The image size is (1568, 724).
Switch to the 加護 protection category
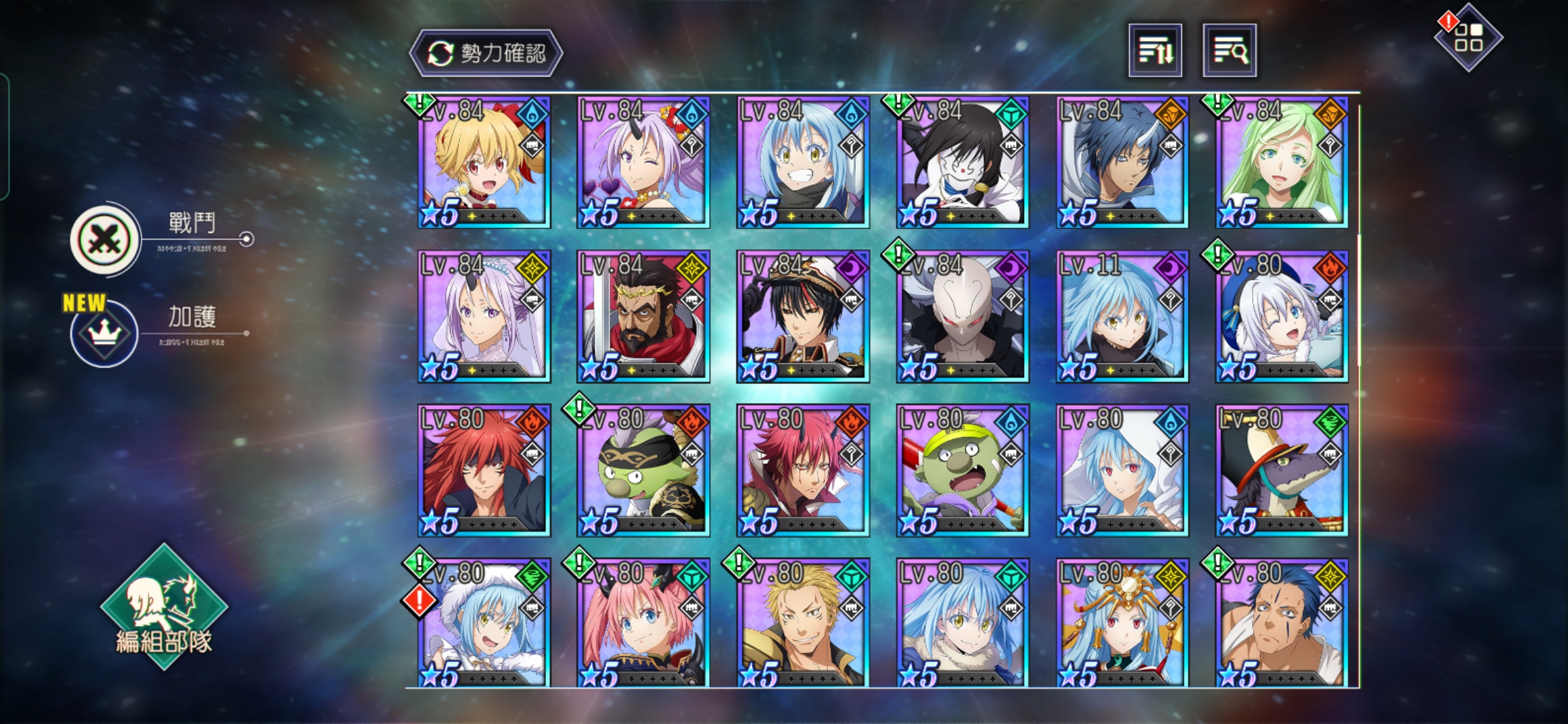pyautogui.click(x=105, y=333)
